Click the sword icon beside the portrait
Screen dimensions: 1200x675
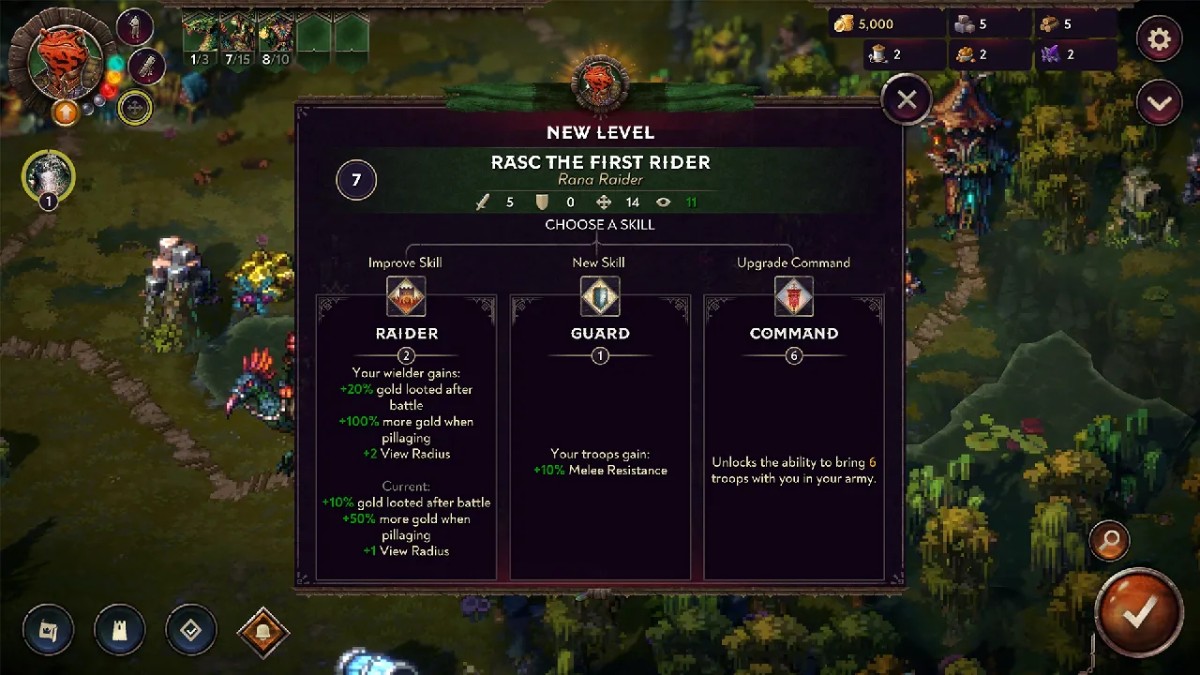[146, 66]
